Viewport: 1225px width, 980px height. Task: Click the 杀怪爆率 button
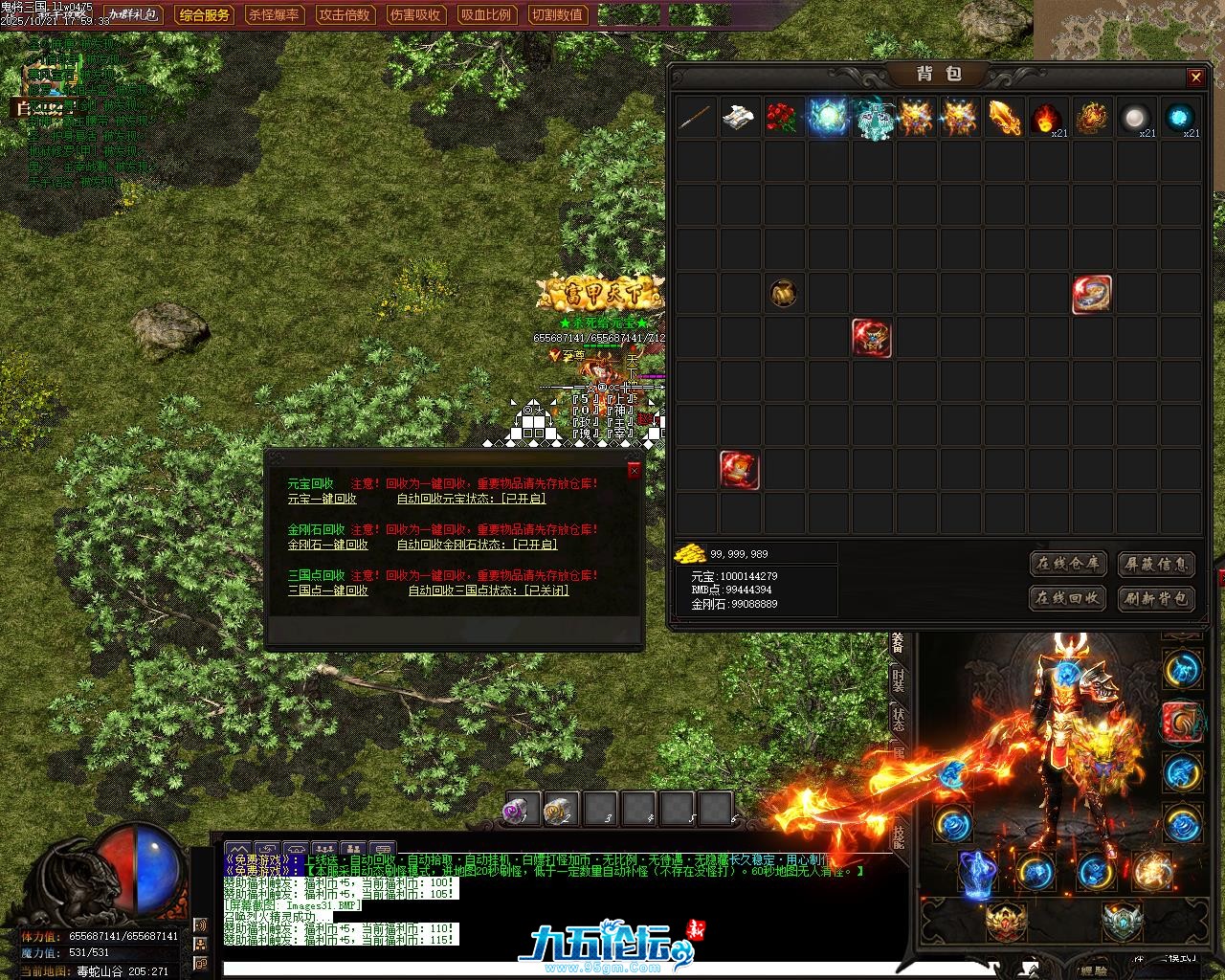[274, 15]
